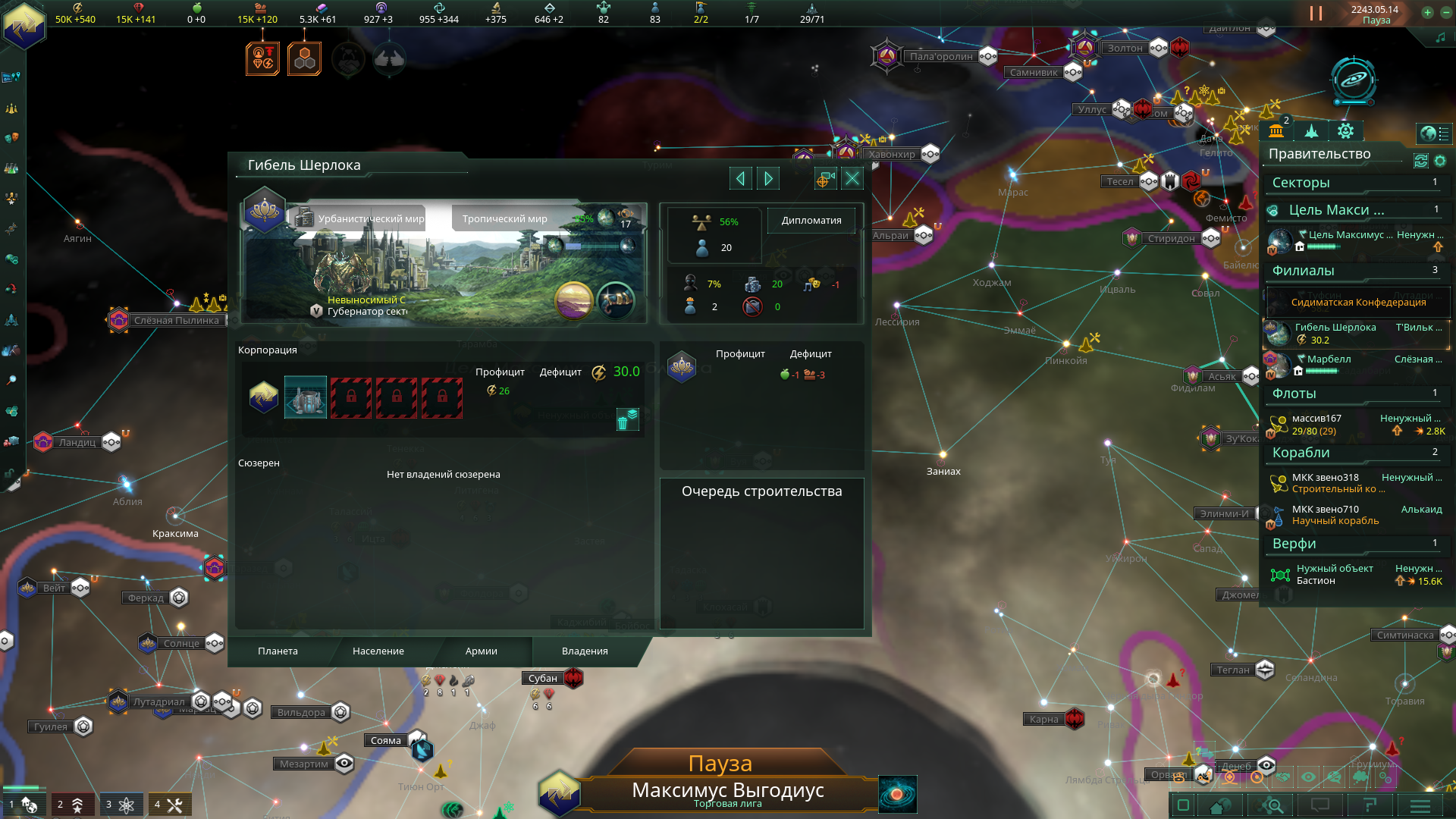Open the Дипломатия button
Screen dimensions: 1456x819
coord(811,221)
